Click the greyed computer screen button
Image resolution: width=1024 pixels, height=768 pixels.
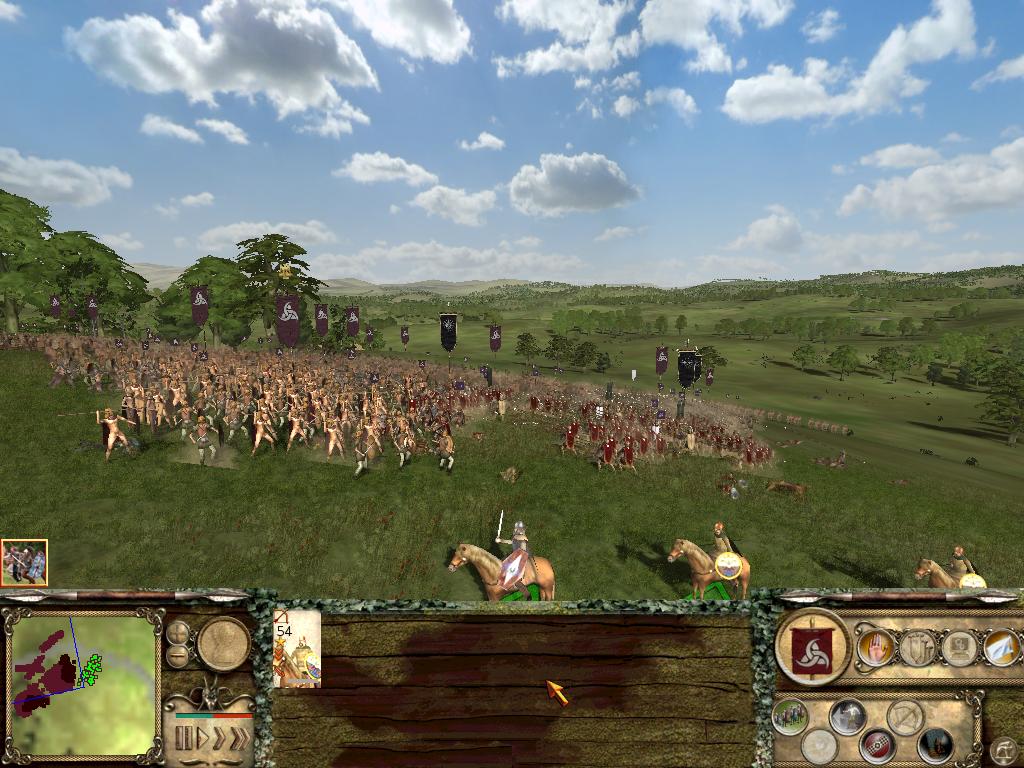coord(959,648)
